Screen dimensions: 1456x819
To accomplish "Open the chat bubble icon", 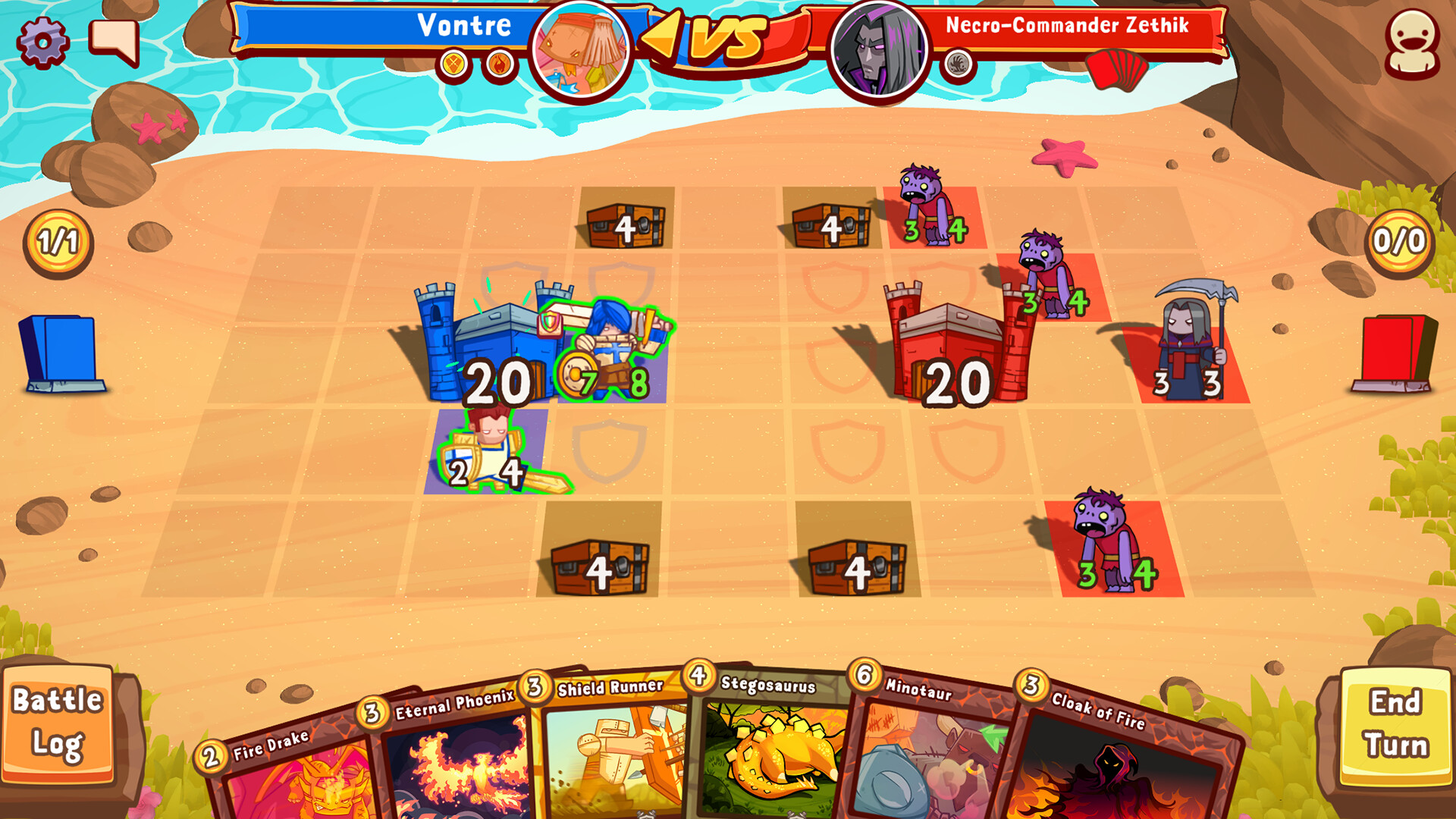I will [112, 43].
